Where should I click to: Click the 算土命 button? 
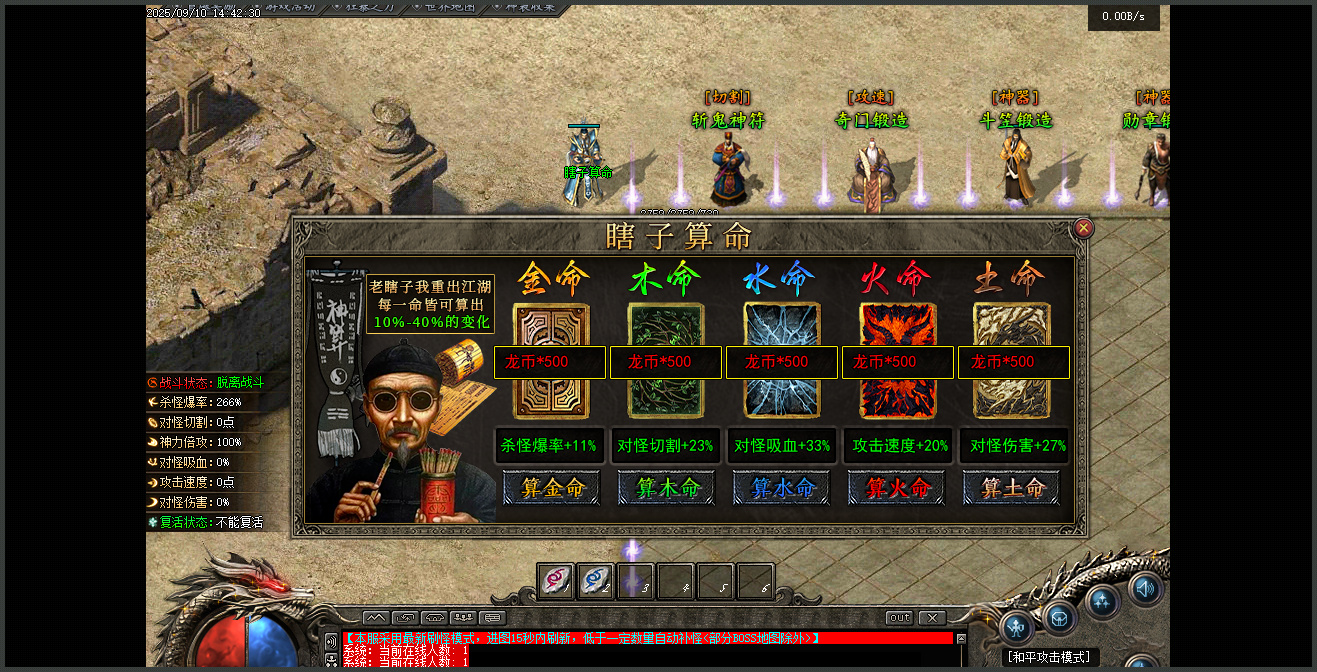point(1014,488)
